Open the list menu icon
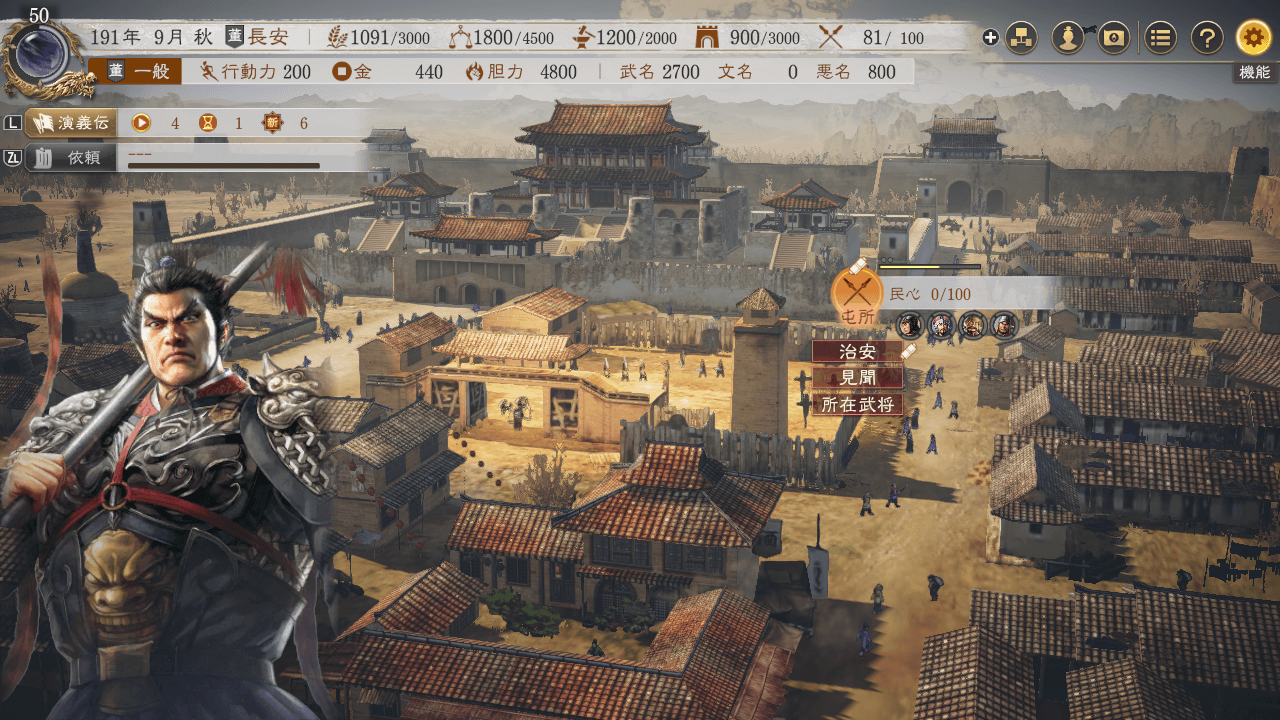Screen dimensions: 1280x720 click(x=1160, y=38)
